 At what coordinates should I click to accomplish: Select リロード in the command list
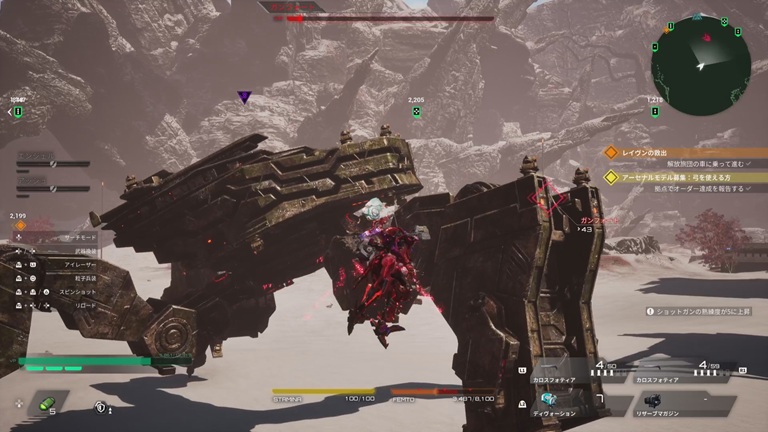[x=78, y=304]
